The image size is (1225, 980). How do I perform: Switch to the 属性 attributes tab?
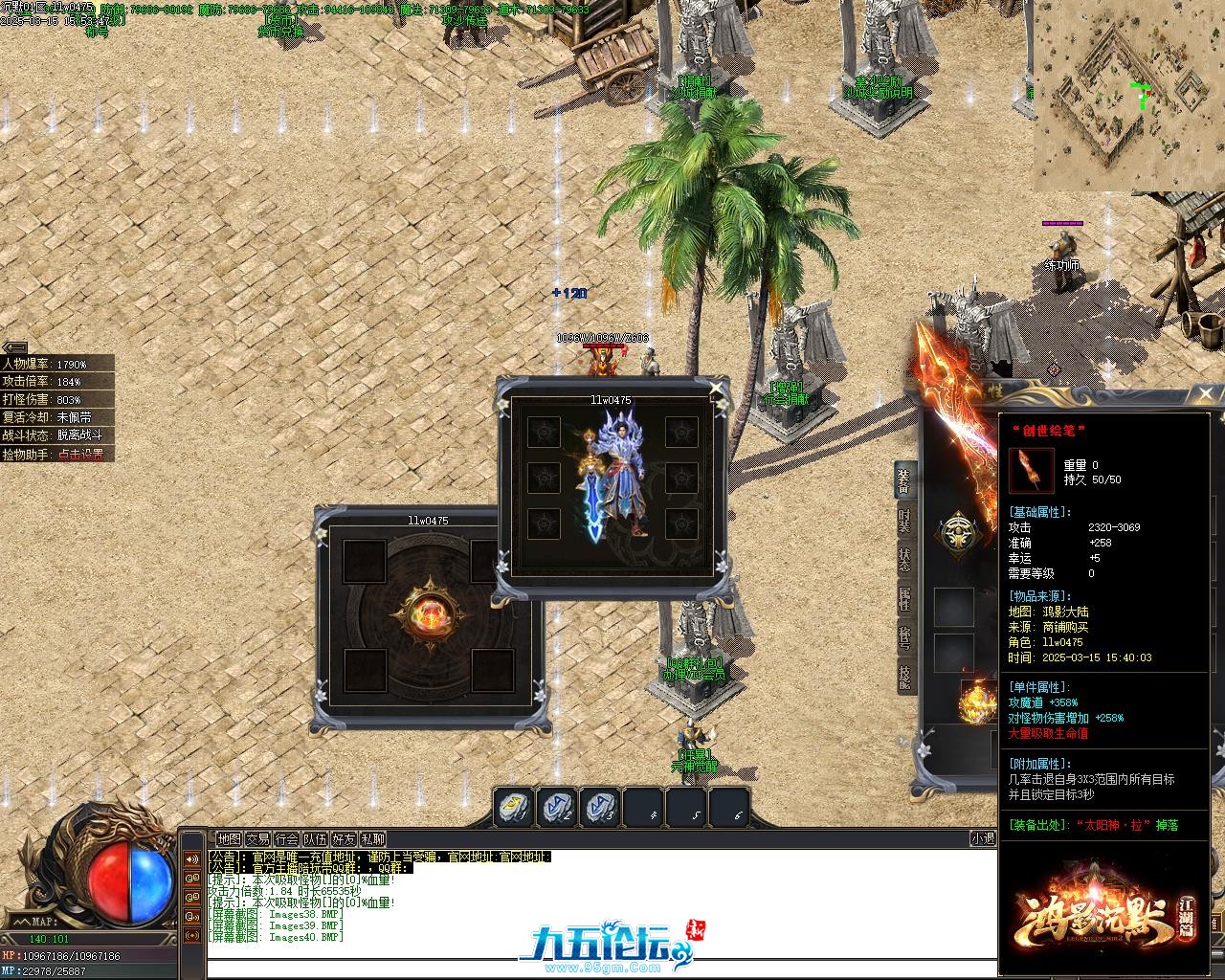tap(904, 599)
